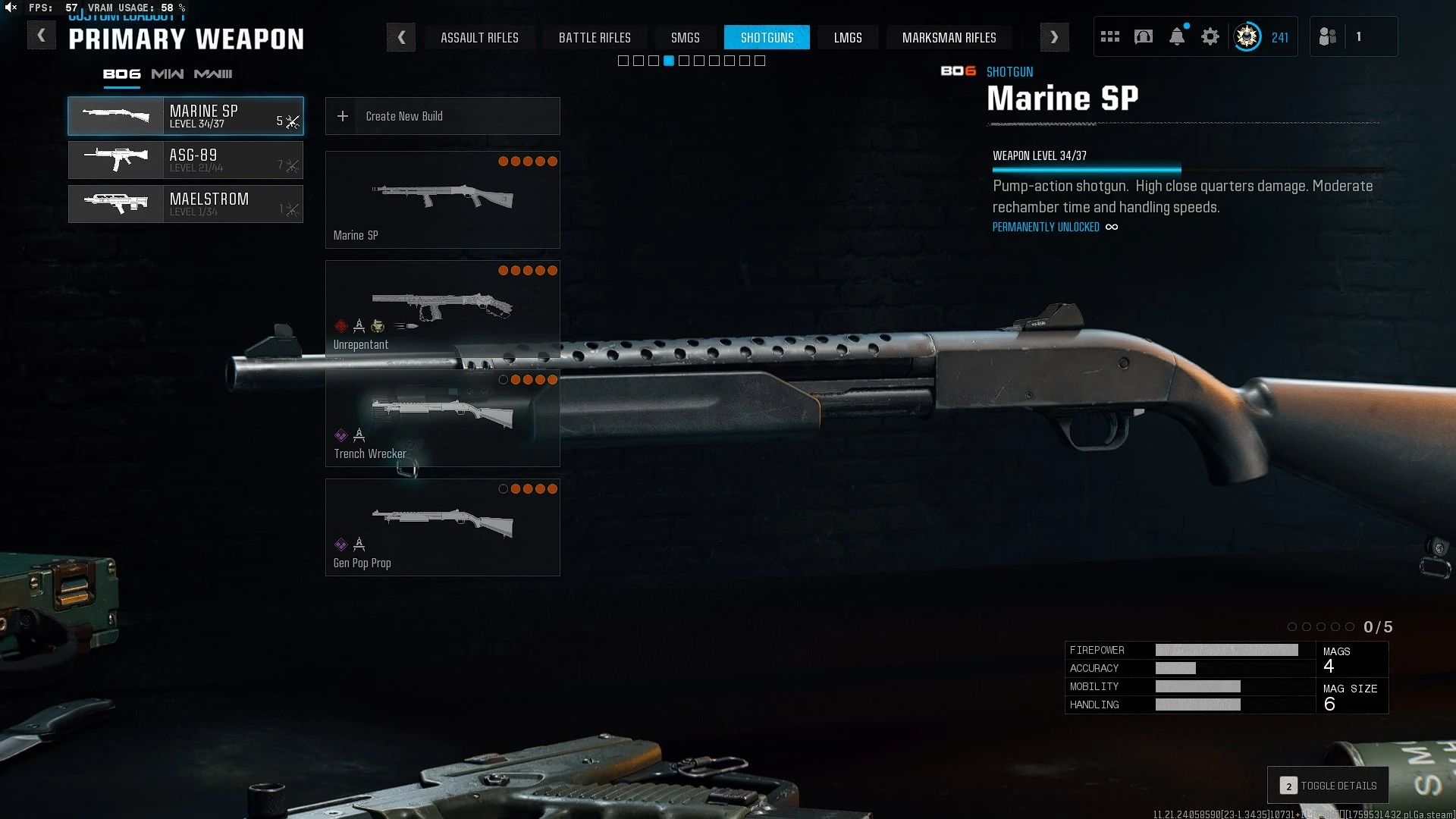Open the settings gear icon
Screen dimensions: 1456x819
pyautogui.click(x=1210, y=36)
